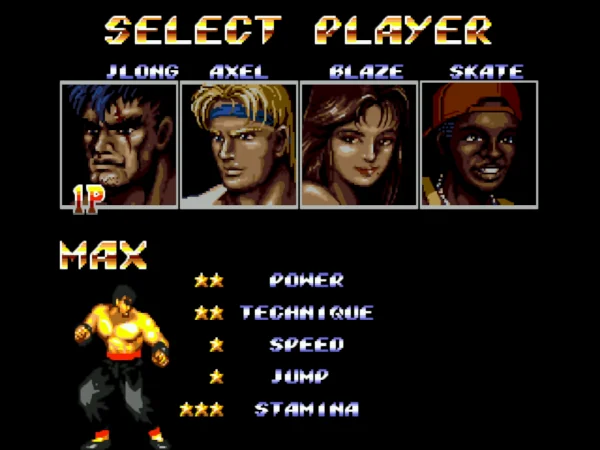The width and height of the screenshot is (600, 450).
Task: Select the JLONG character portrait
Action: [x=119, y=145]
